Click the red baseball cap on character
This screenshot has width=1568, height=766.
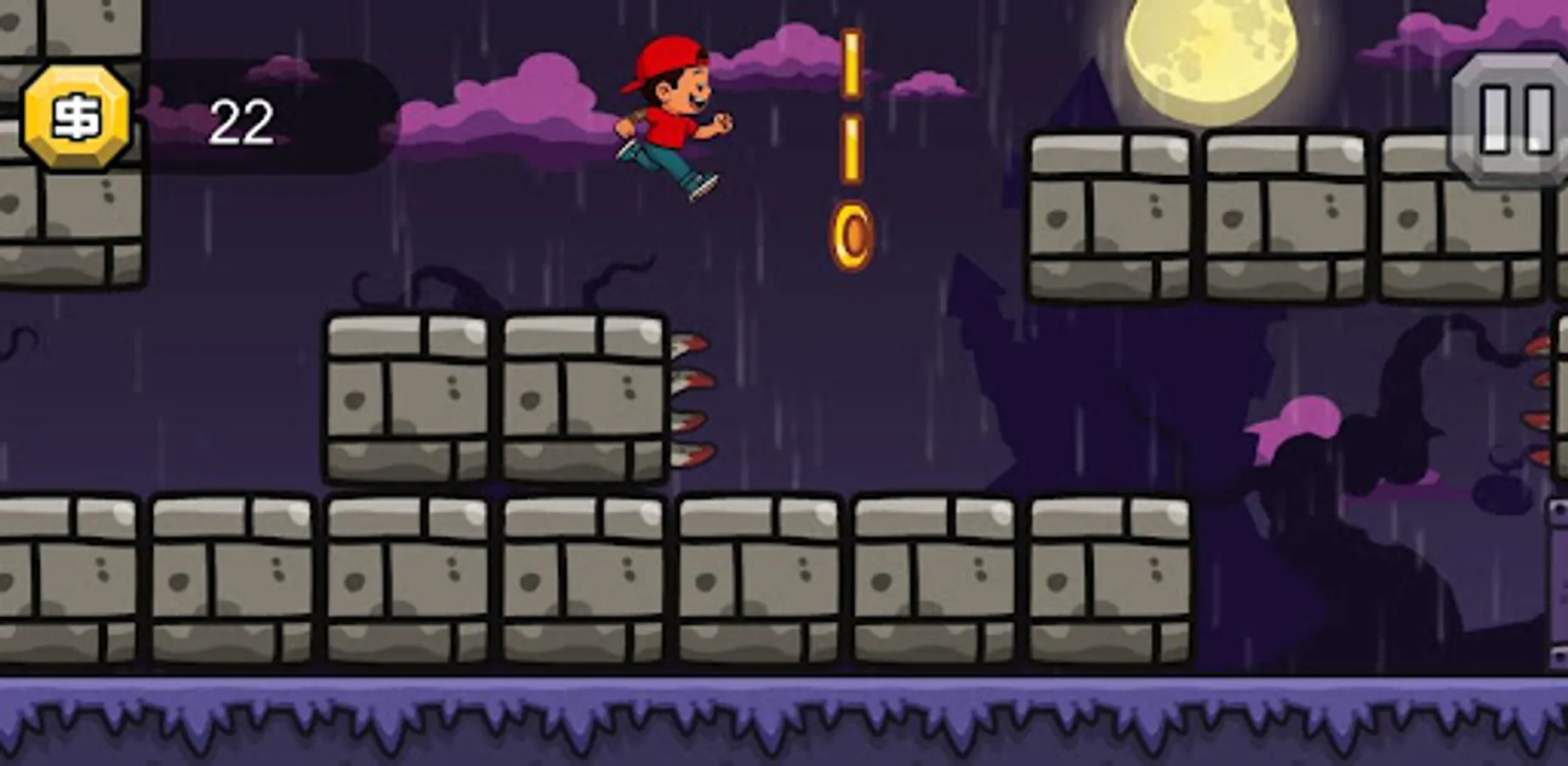tap(666, 60)
